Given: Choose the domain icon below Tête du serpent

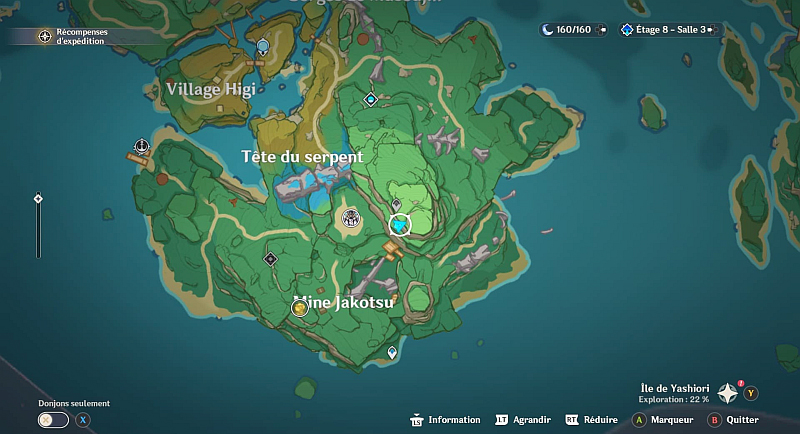Looking at the screenshot, I should tap(350, 217).
